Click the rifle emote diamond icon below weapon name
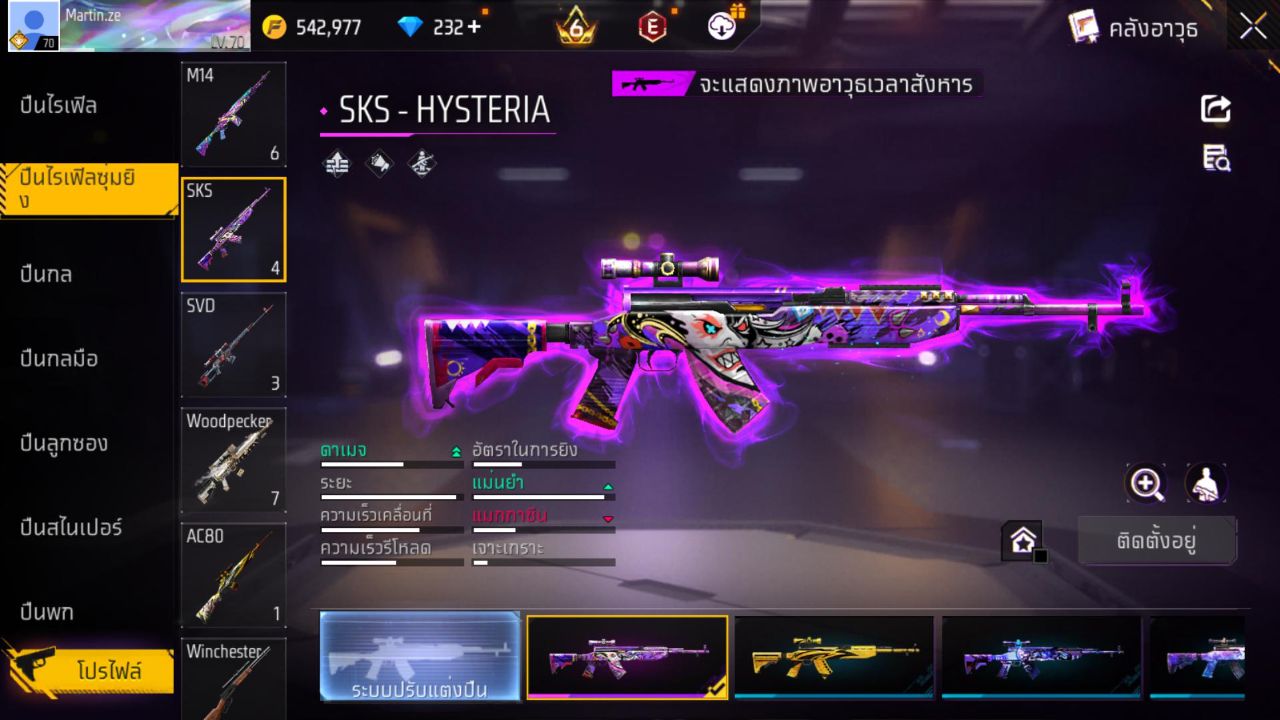Viewport: 1280px width, 720px height. (x=420, y=163)
